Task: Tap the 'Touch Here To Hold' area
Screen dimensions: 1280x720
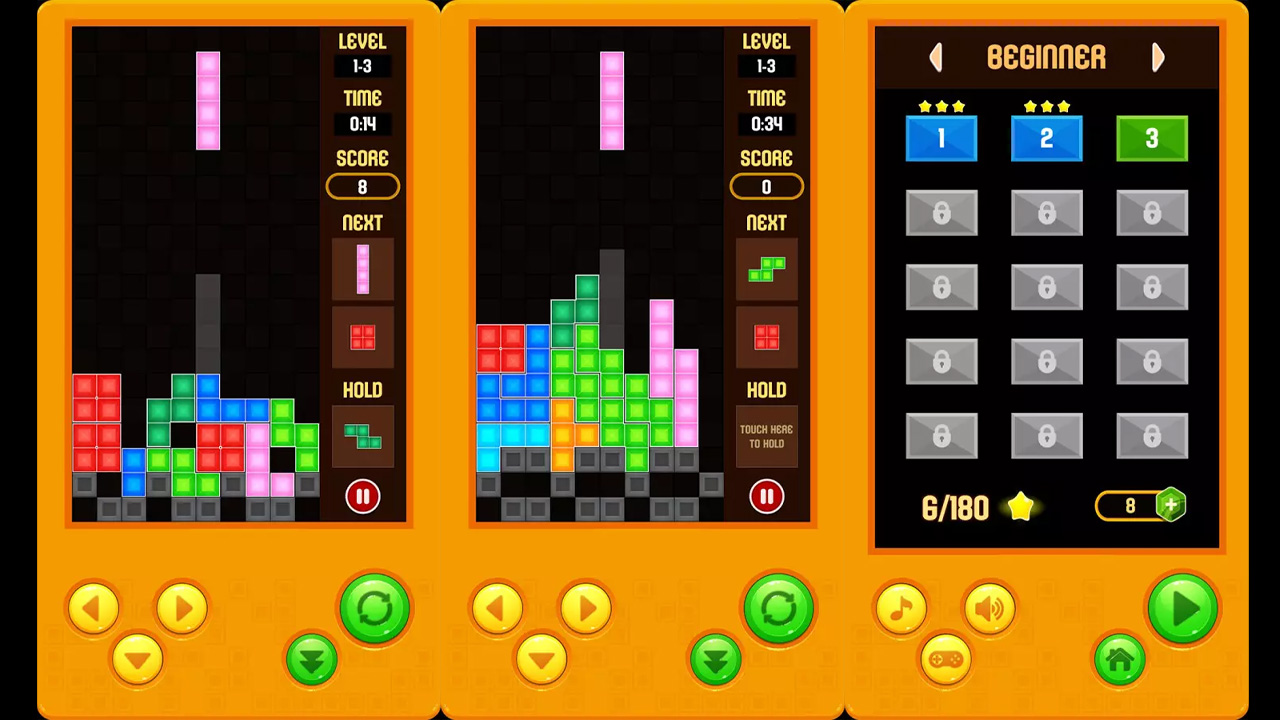Action: (766, 437)
